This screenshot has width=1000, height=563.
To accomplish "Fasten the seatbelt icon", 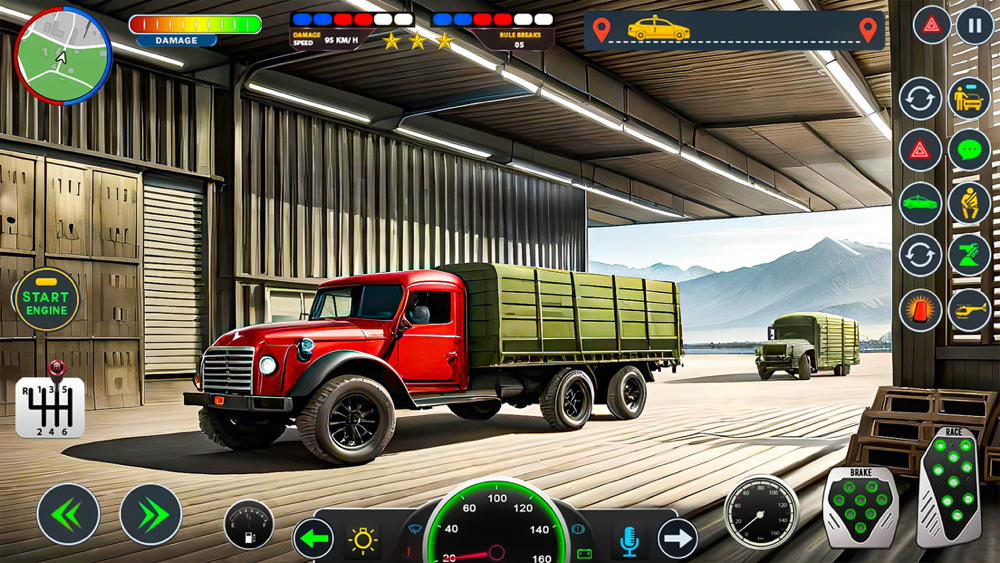I will (x=968, y=203).
